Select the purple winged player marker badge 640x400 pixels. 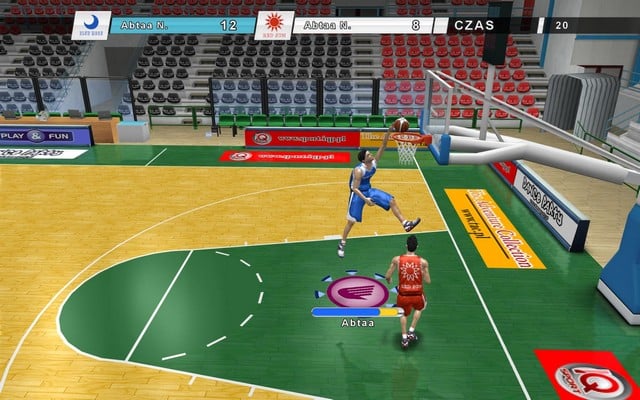pyautogui.click(x=358, y=291)
